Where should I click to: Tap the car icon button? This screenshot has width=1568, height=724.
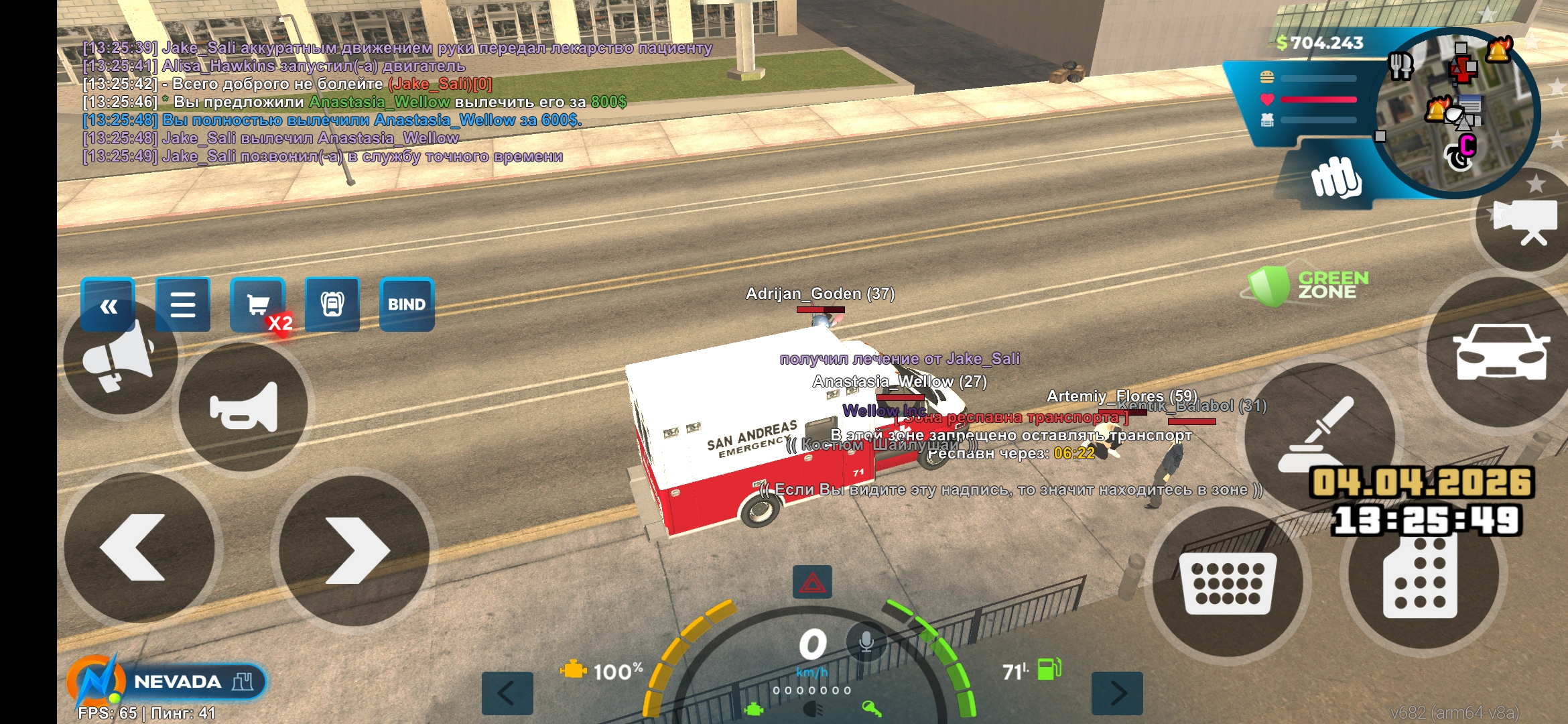[1501, 352]
